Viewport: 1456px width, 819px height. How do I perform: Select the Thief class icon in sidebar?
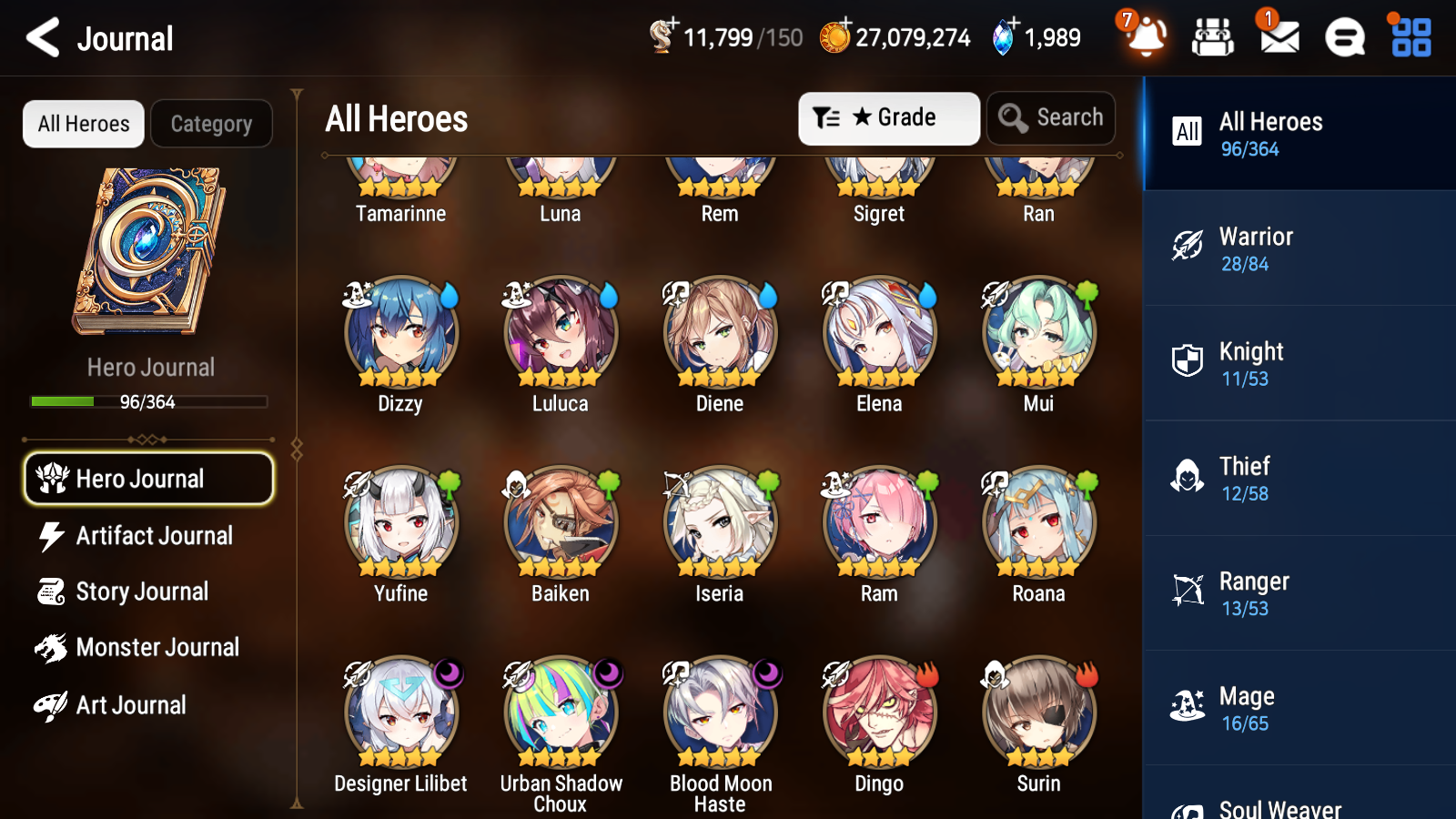(x=1188, y=477)
